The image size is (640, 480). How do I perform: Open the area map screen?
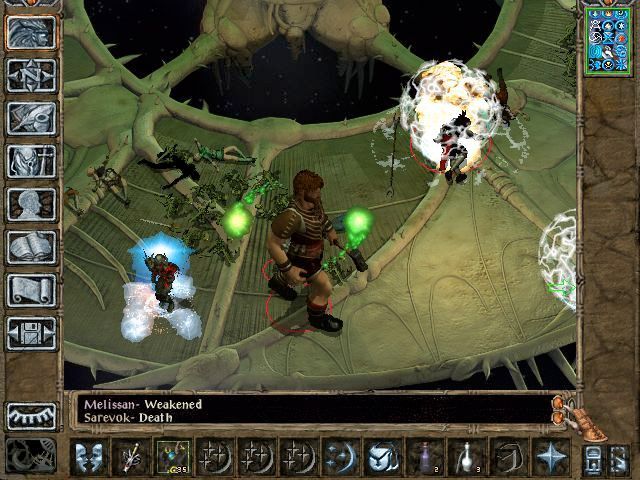[31, 74]
